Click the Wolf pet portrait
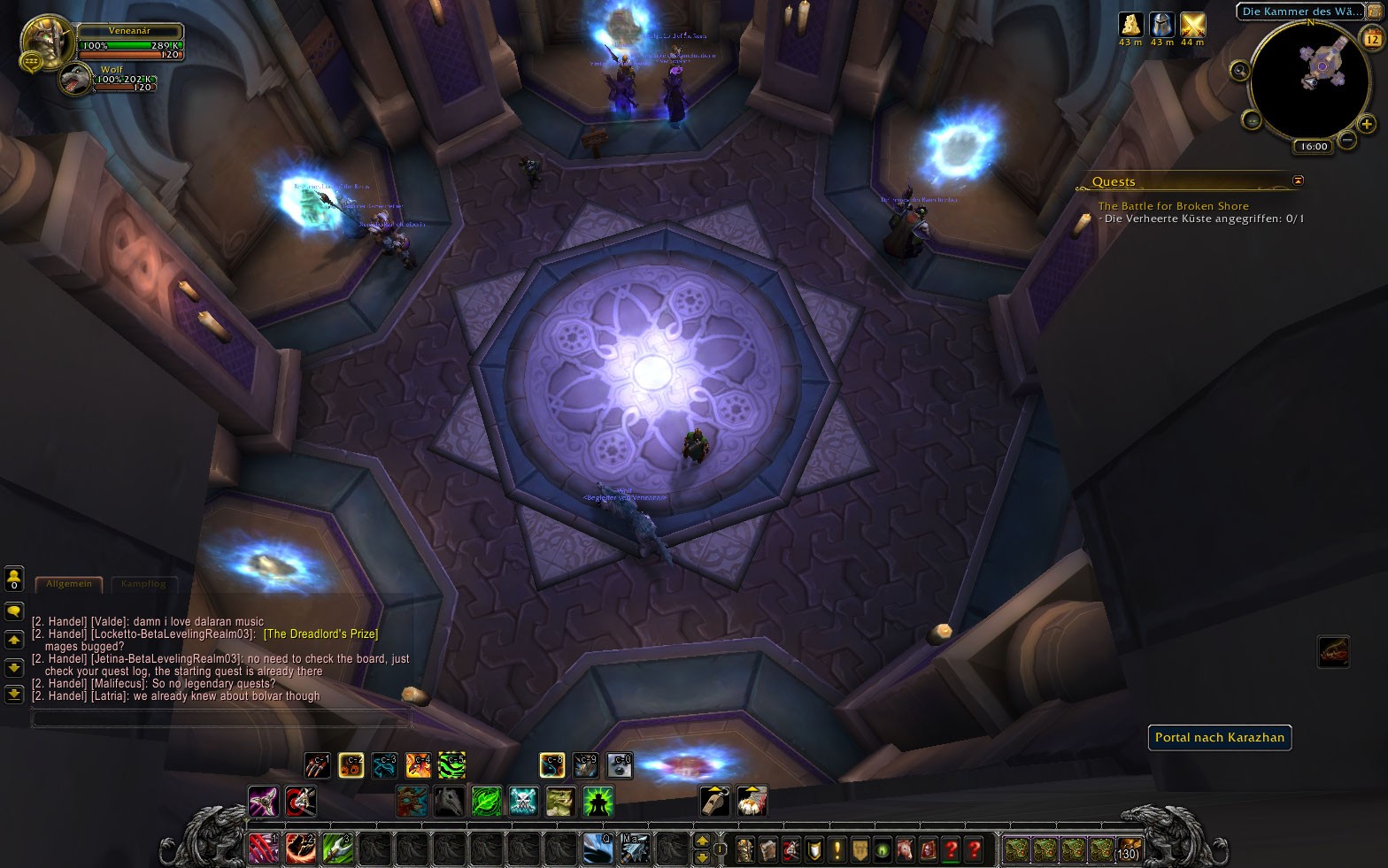Image resolution: width=1388 pixels, height=868 pixels. tap(75, 81)
